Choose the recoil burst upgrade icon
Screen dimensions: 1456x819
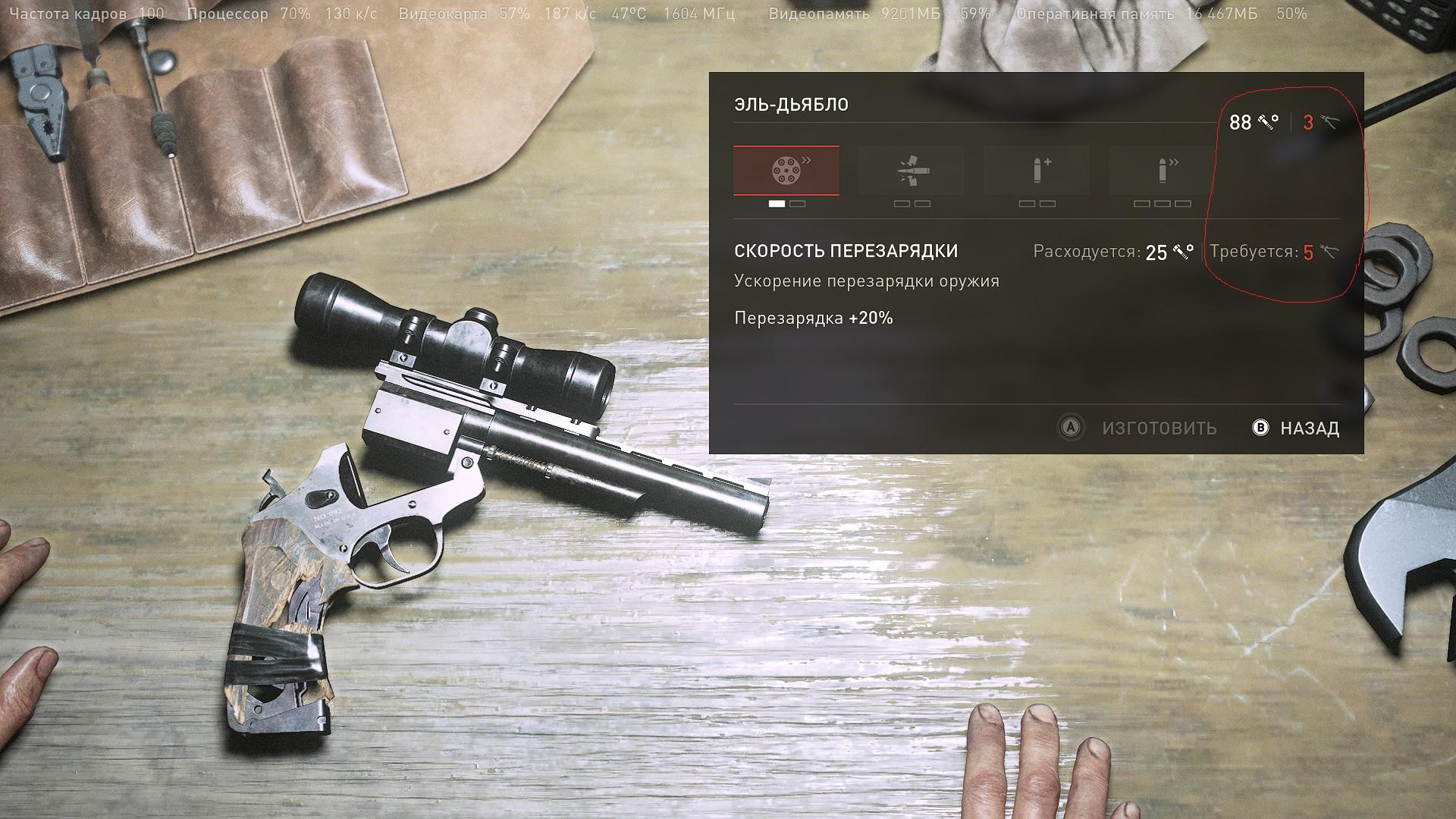(x=911, y=171)
